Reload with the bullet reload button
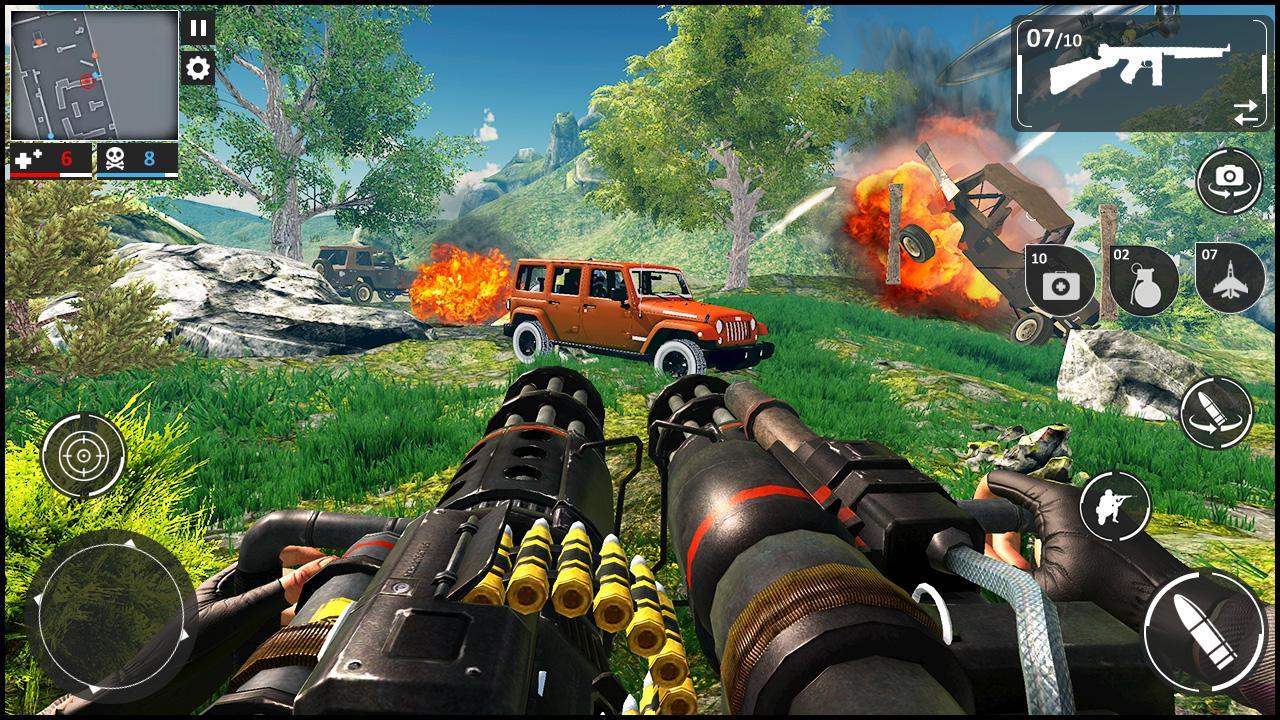 click(1216, 412)
